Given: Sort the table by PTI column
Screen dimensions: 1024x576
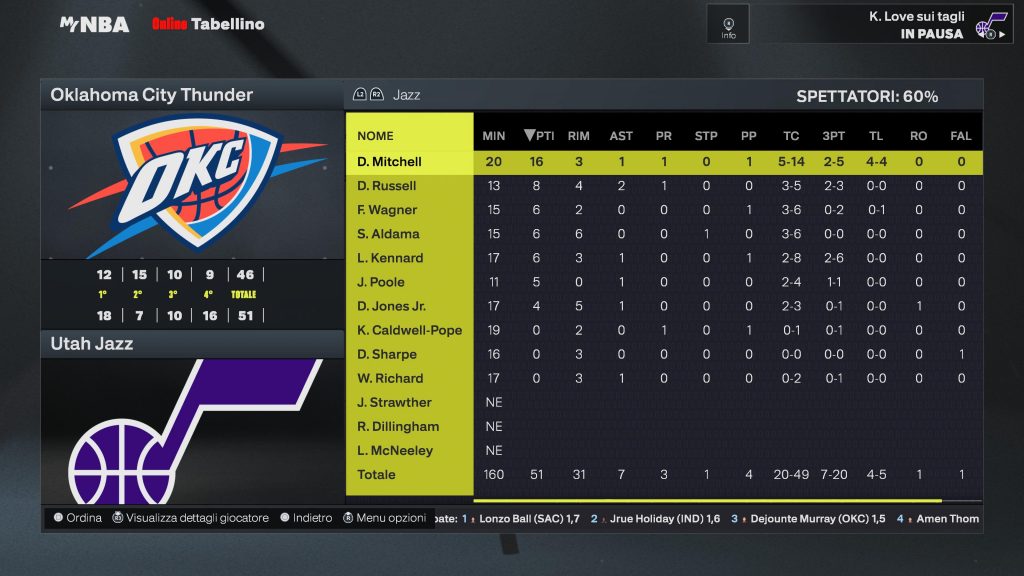Looking at the screenshot, I should coord(539,136).
